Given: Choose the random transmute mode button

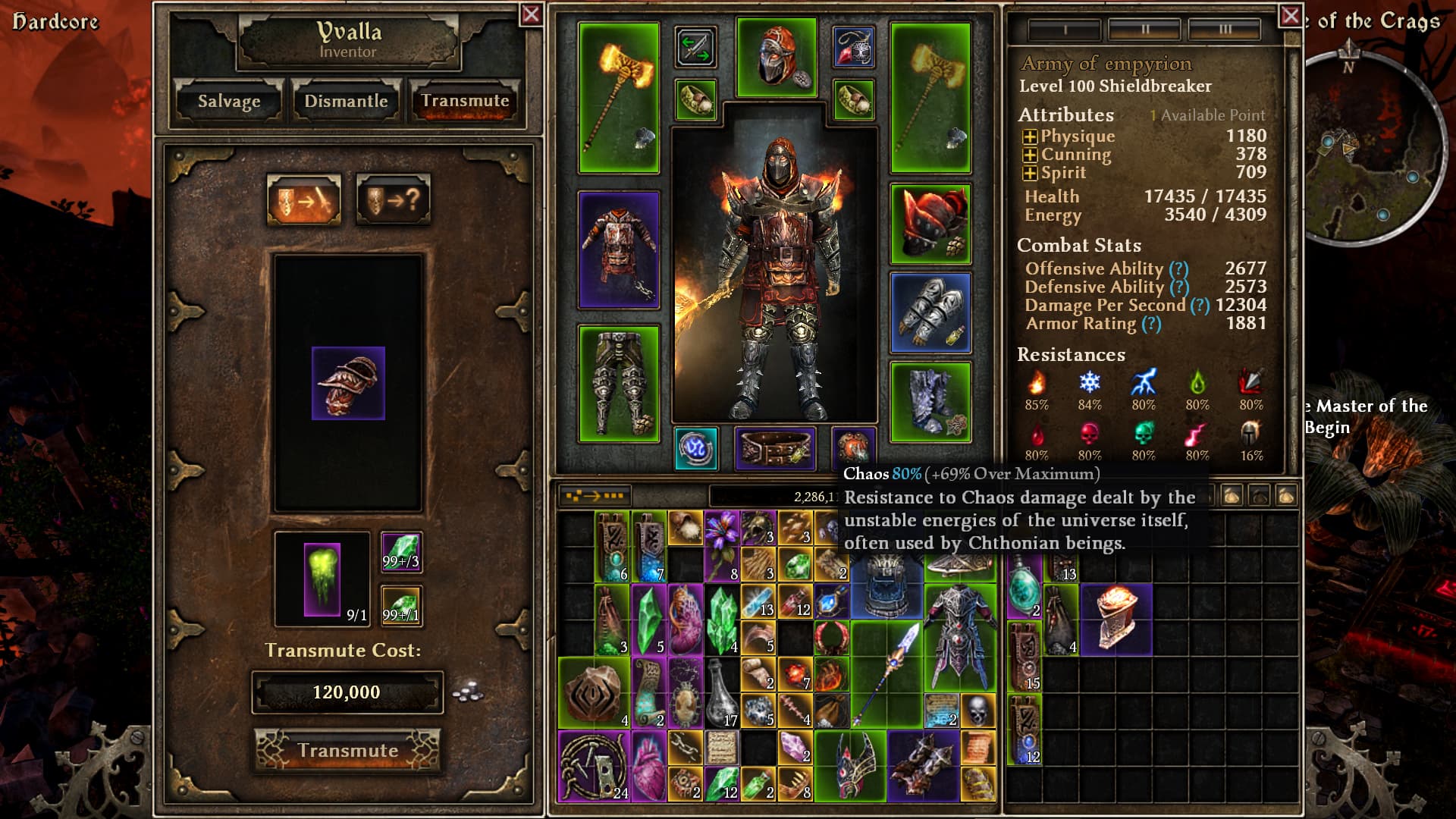Looking at the screenshot, I should point(393,200).
